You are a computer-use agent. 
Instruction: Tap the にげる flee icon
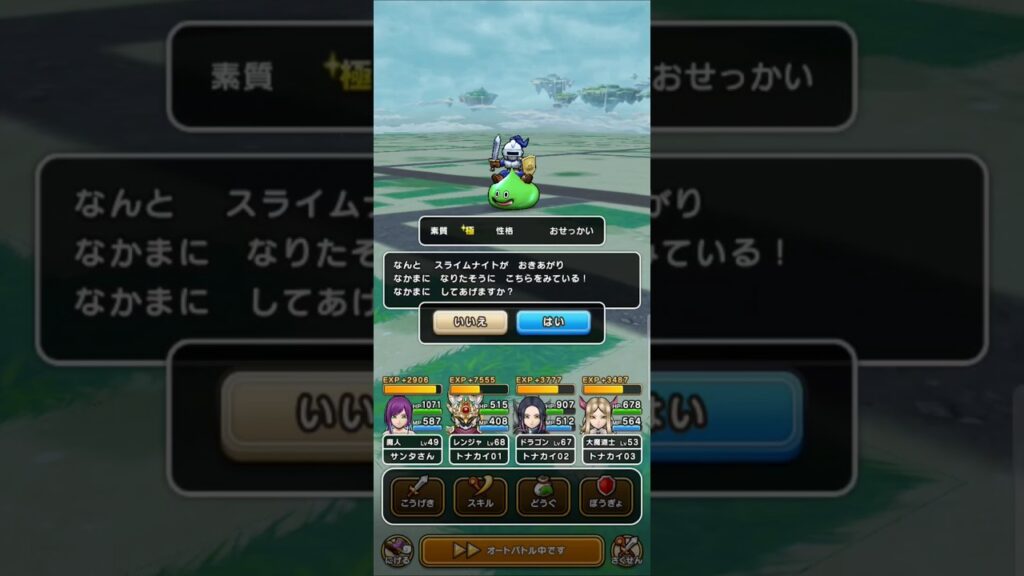click(x=396, y=550)
